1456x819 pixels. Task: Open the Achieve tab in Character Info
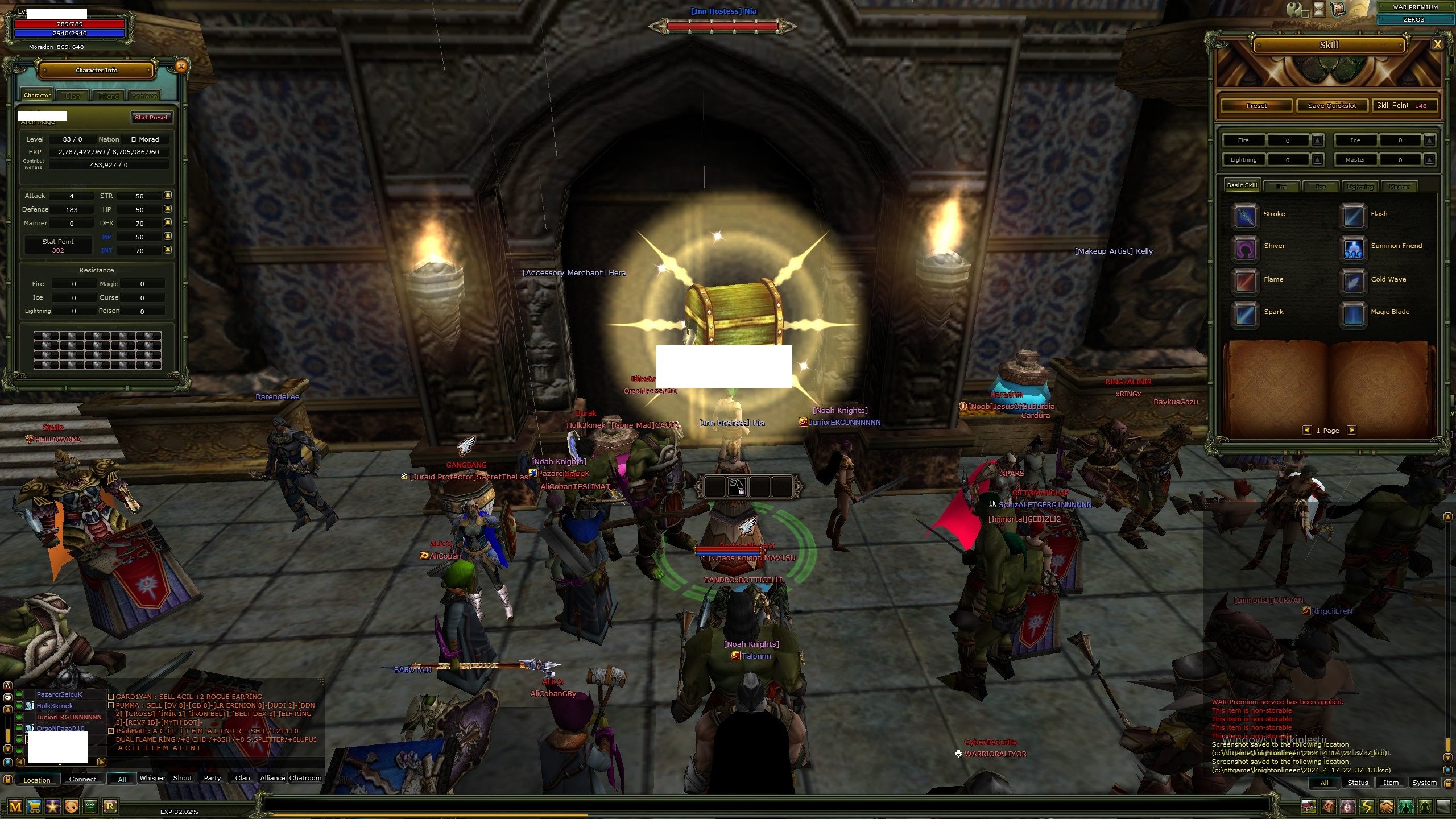click(x=144, y=96)
